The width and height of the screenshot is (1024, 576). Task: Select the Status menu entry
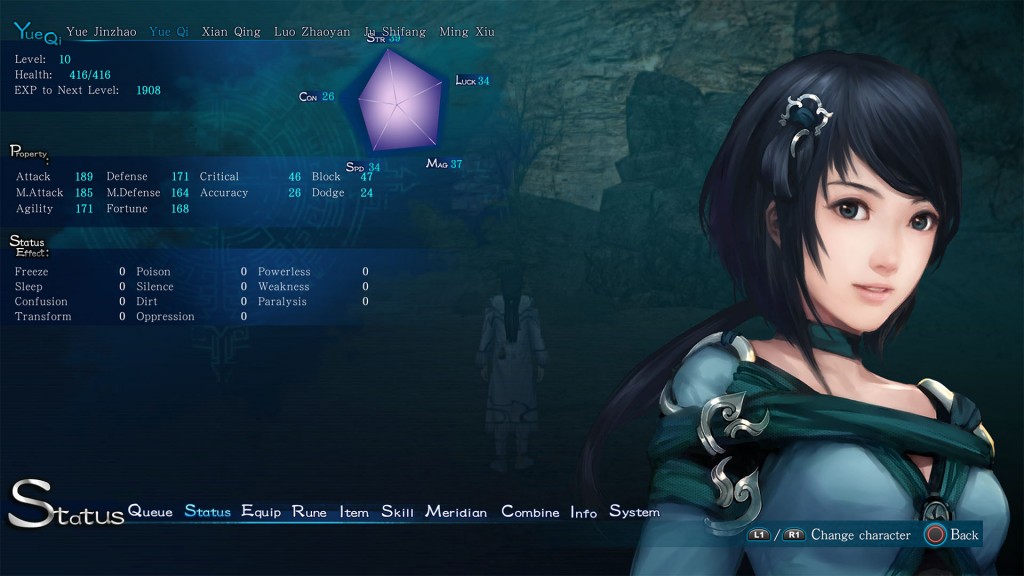207,512
